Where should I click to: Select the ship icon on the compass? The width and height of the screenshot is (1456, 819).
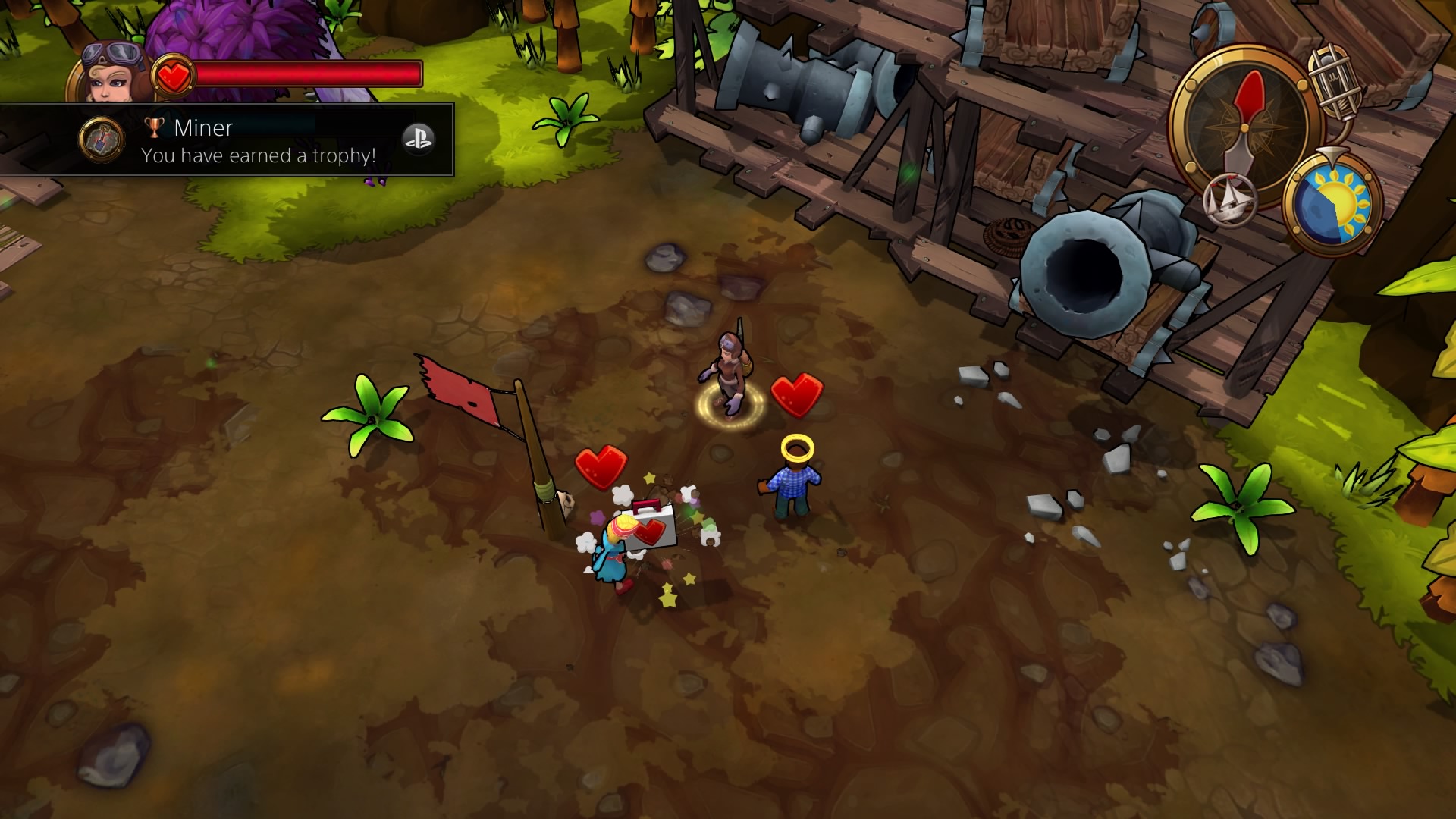1231,202
